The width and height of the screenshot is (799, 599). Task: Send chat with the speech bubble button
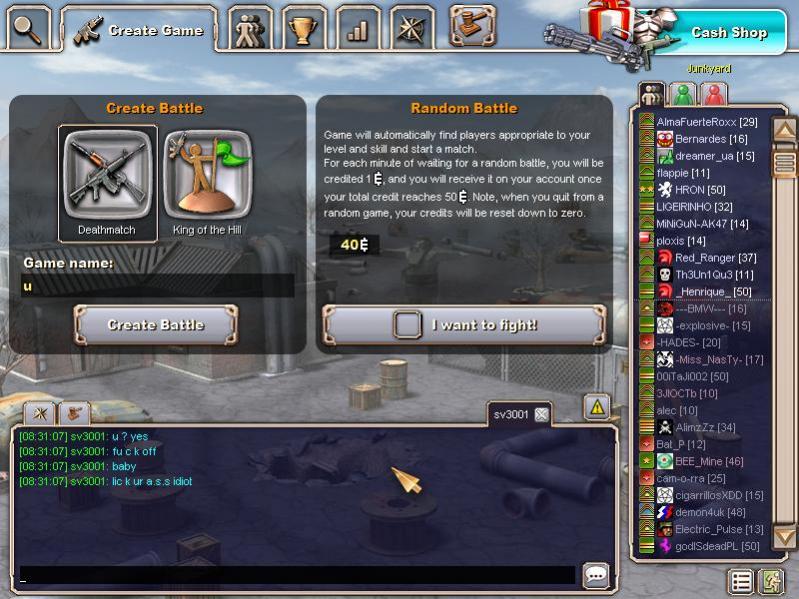pyautogui.click(x=596, y=575)
